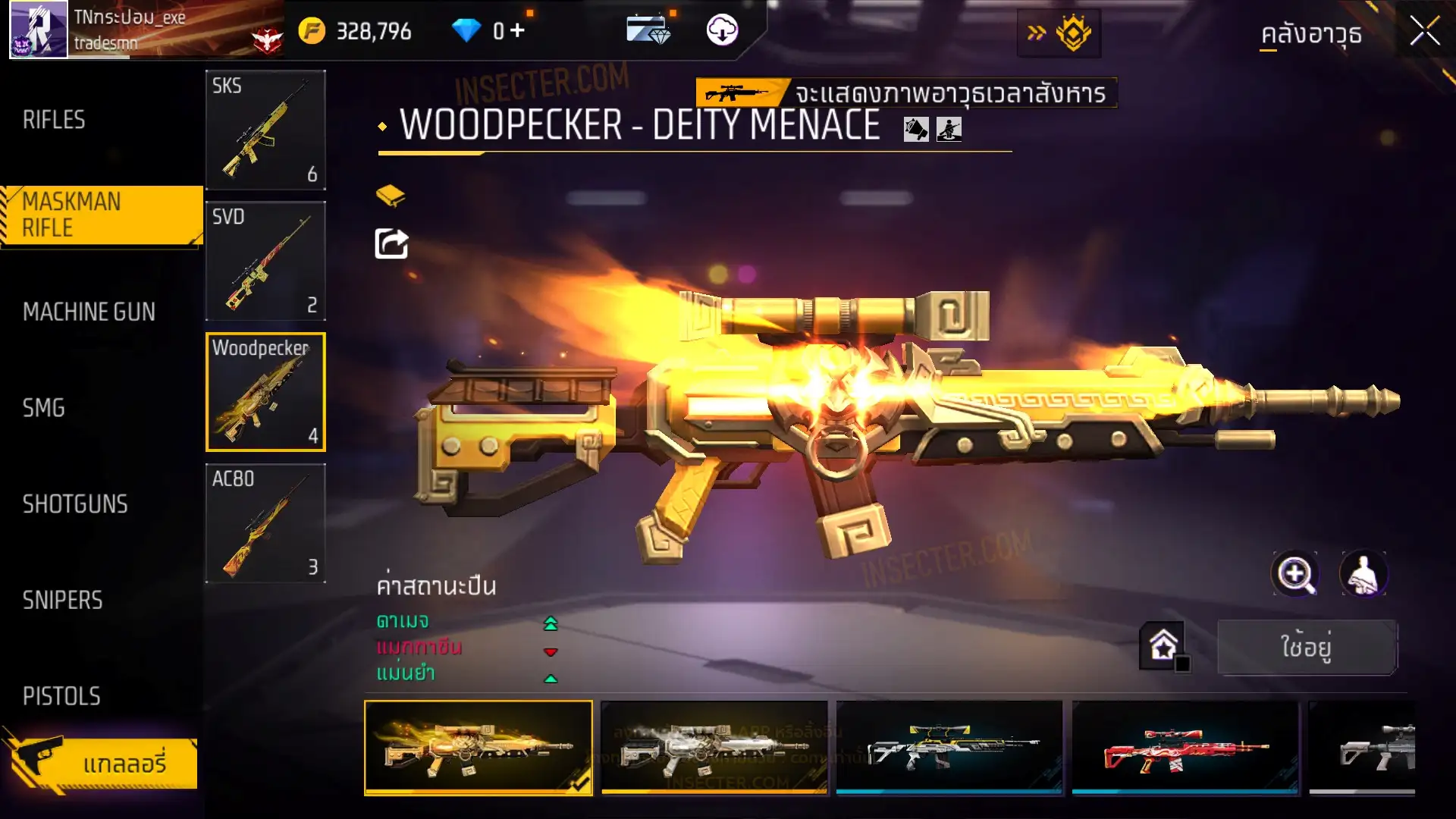
Task: Open the MACHINE GUN category
Action: (x=89, y=312)
